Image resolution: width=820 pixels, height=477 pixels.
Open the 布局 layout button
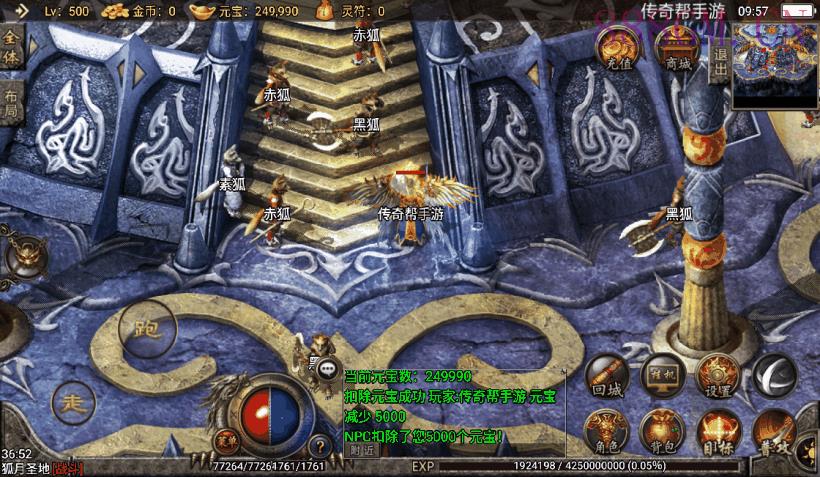[x=12, y=103]
